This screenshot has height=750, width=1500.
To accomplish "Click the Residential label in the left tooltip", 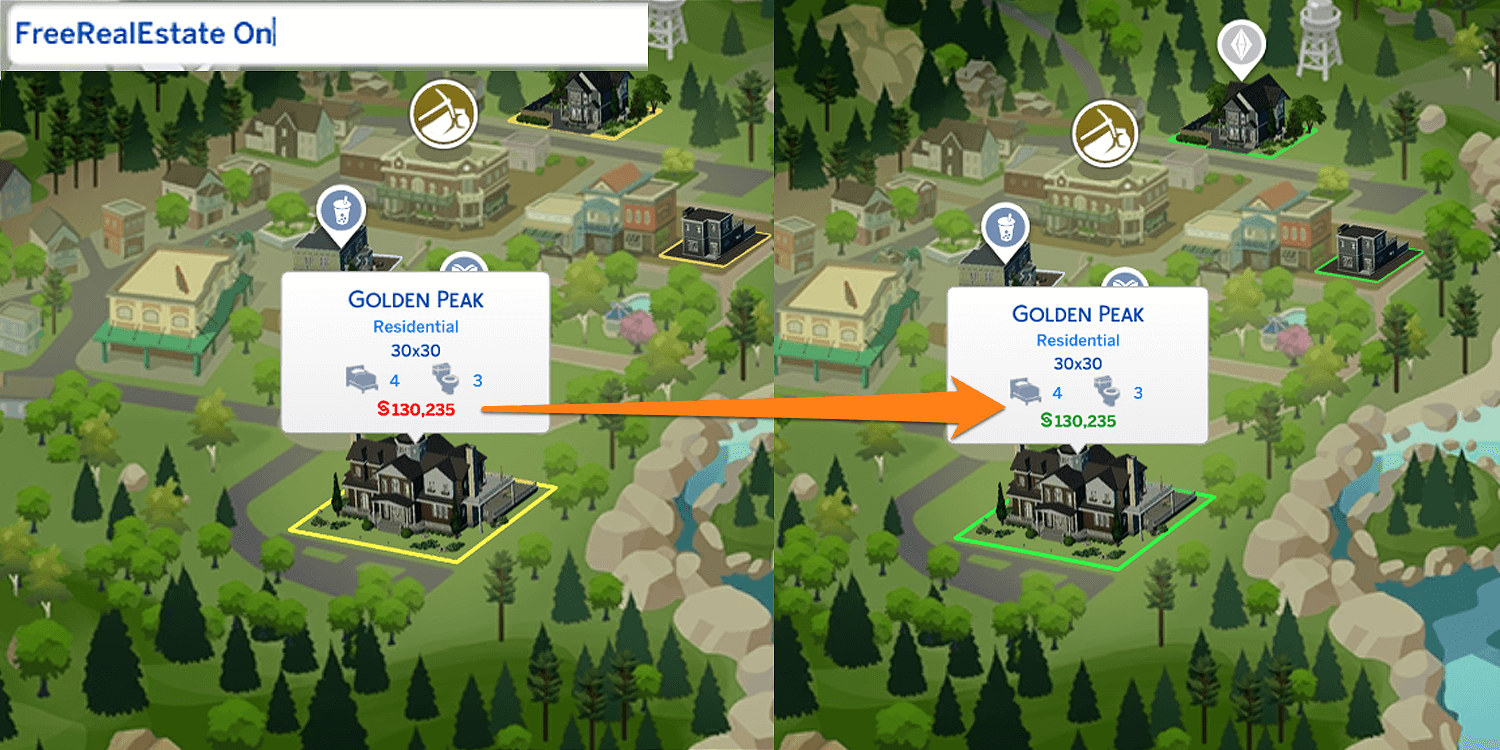I will pos(415,326).
